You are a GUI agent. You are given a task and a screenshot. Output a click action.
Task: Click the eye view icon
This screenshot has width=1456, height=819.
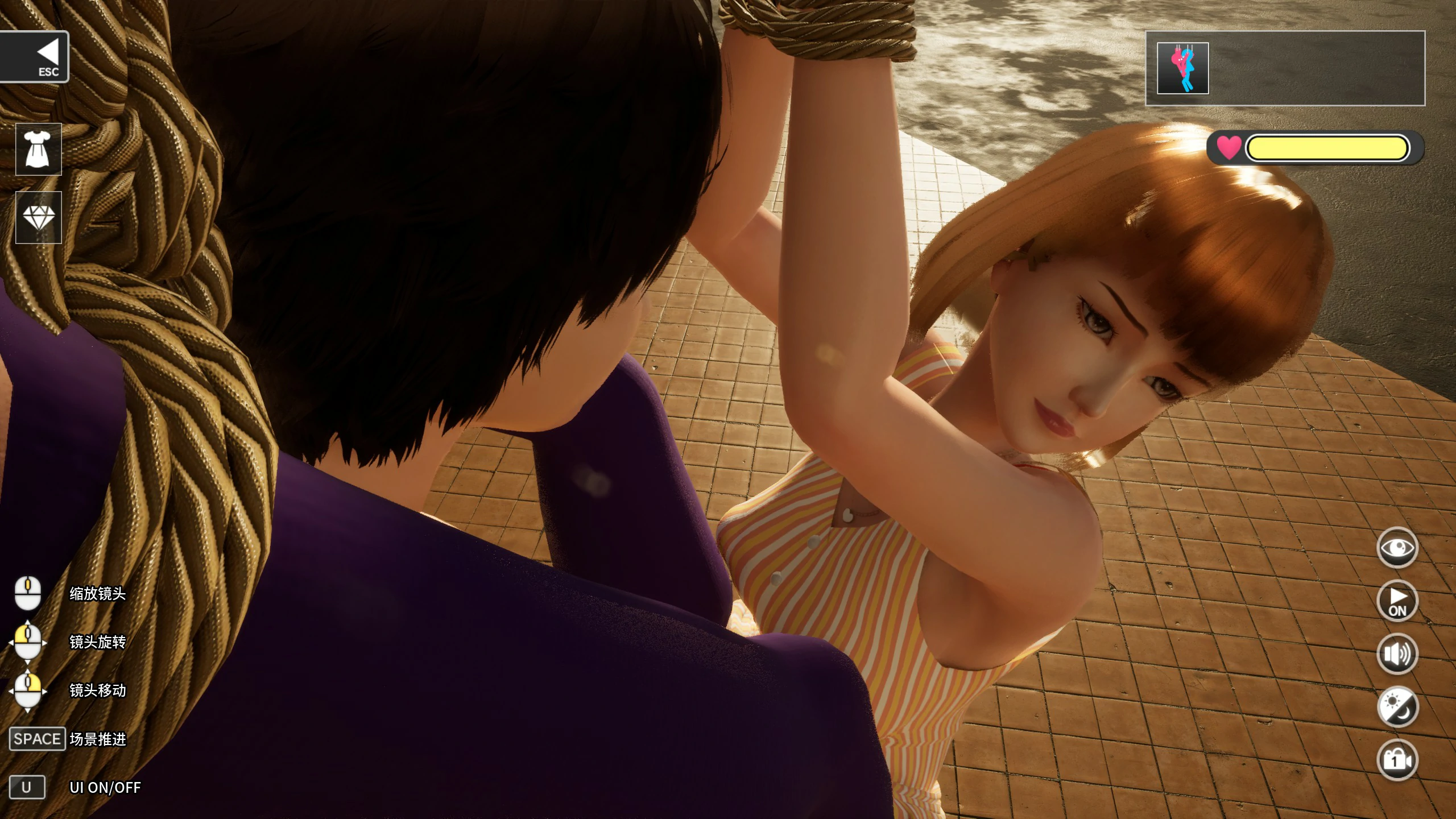click(1397, 547)
